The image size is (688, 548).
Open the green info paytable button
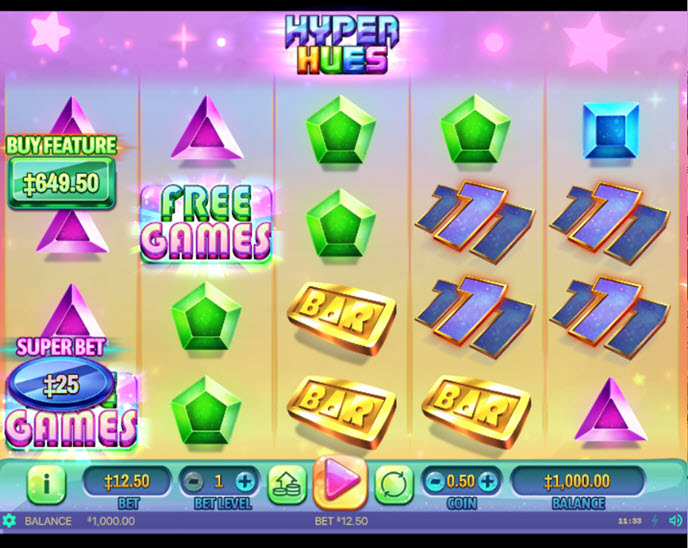point(46,484)
